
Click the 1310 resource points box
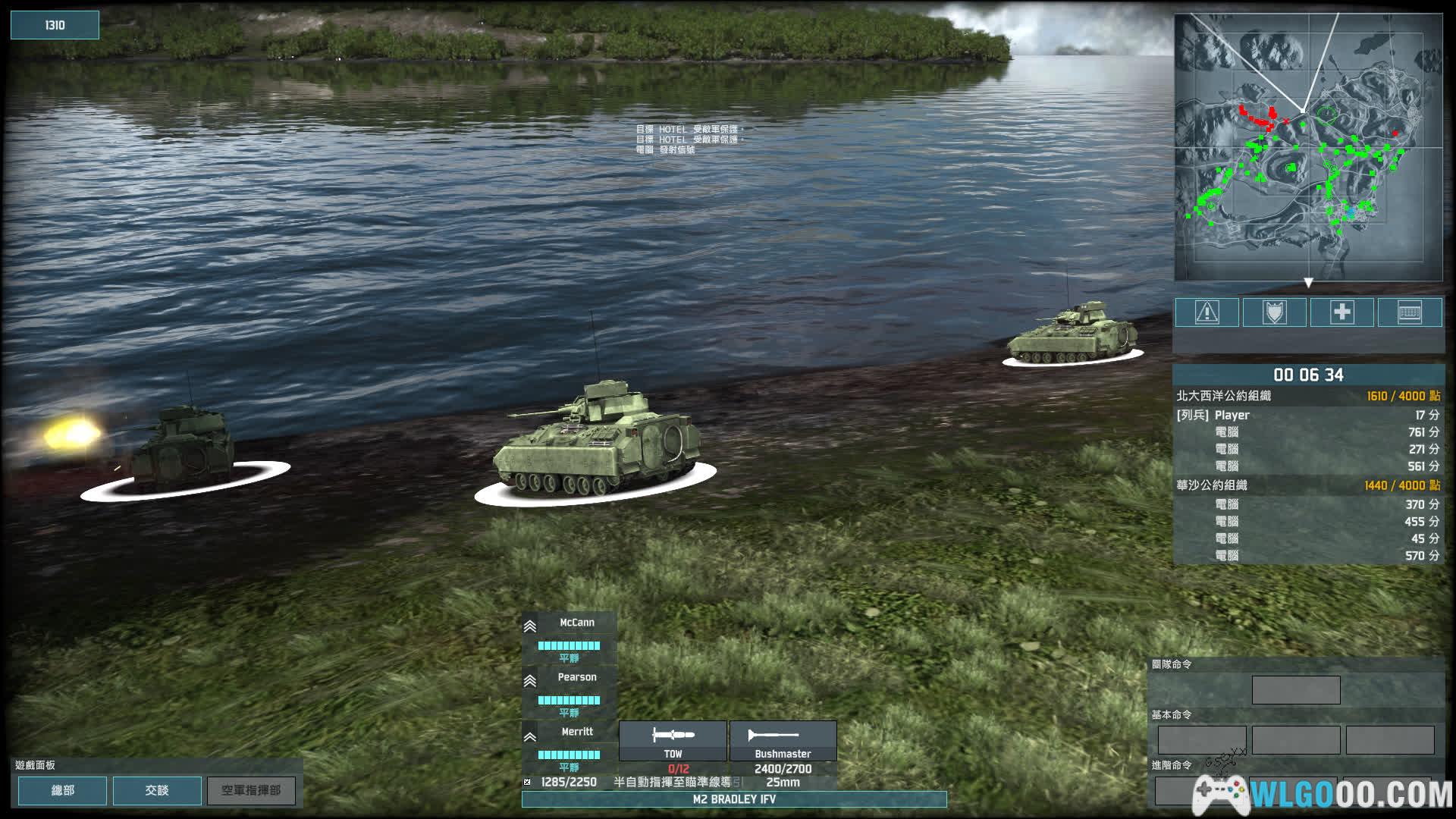coord(55,25)
